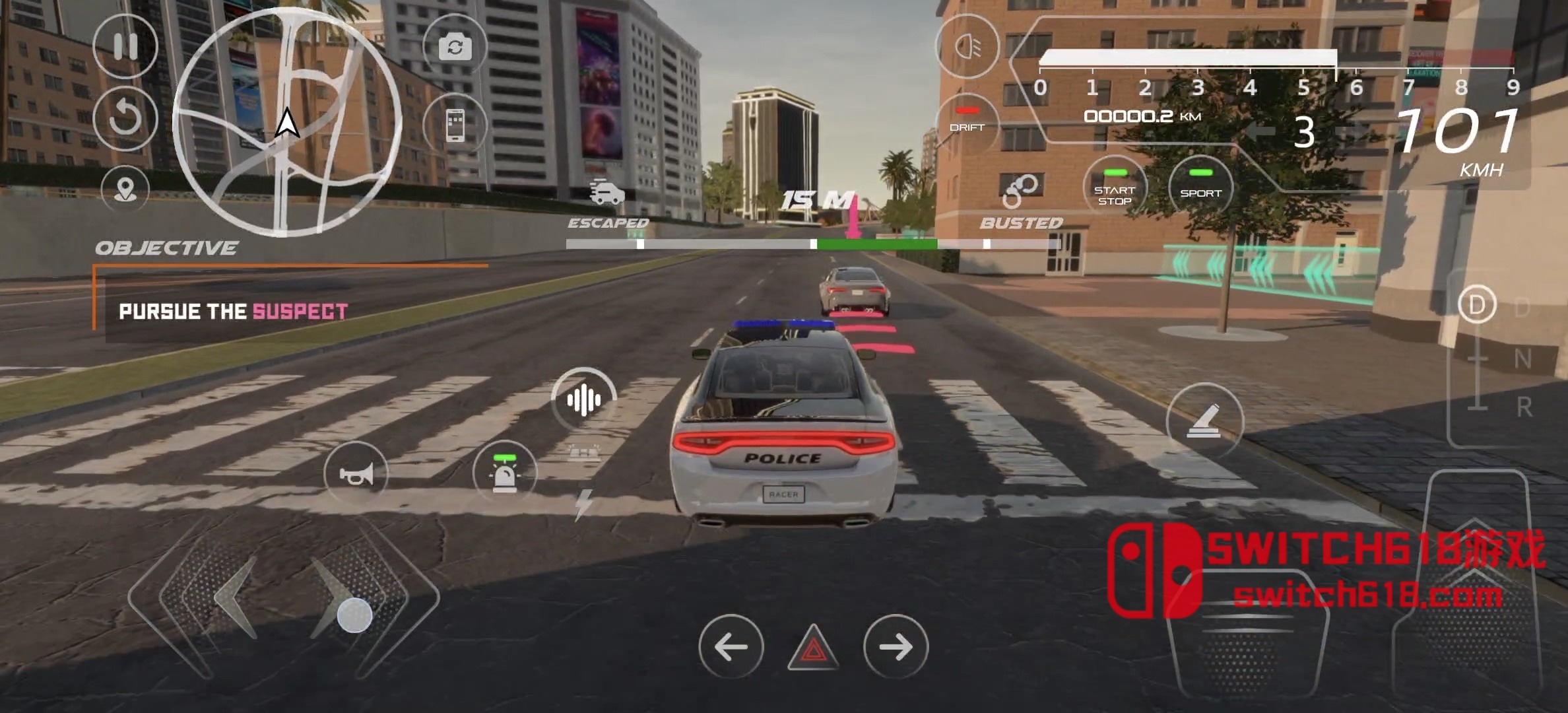Image resolution: width=1568 pixels, height=713 pixels.
Task: Open the phone menu icon
Action: coord(455,125)
